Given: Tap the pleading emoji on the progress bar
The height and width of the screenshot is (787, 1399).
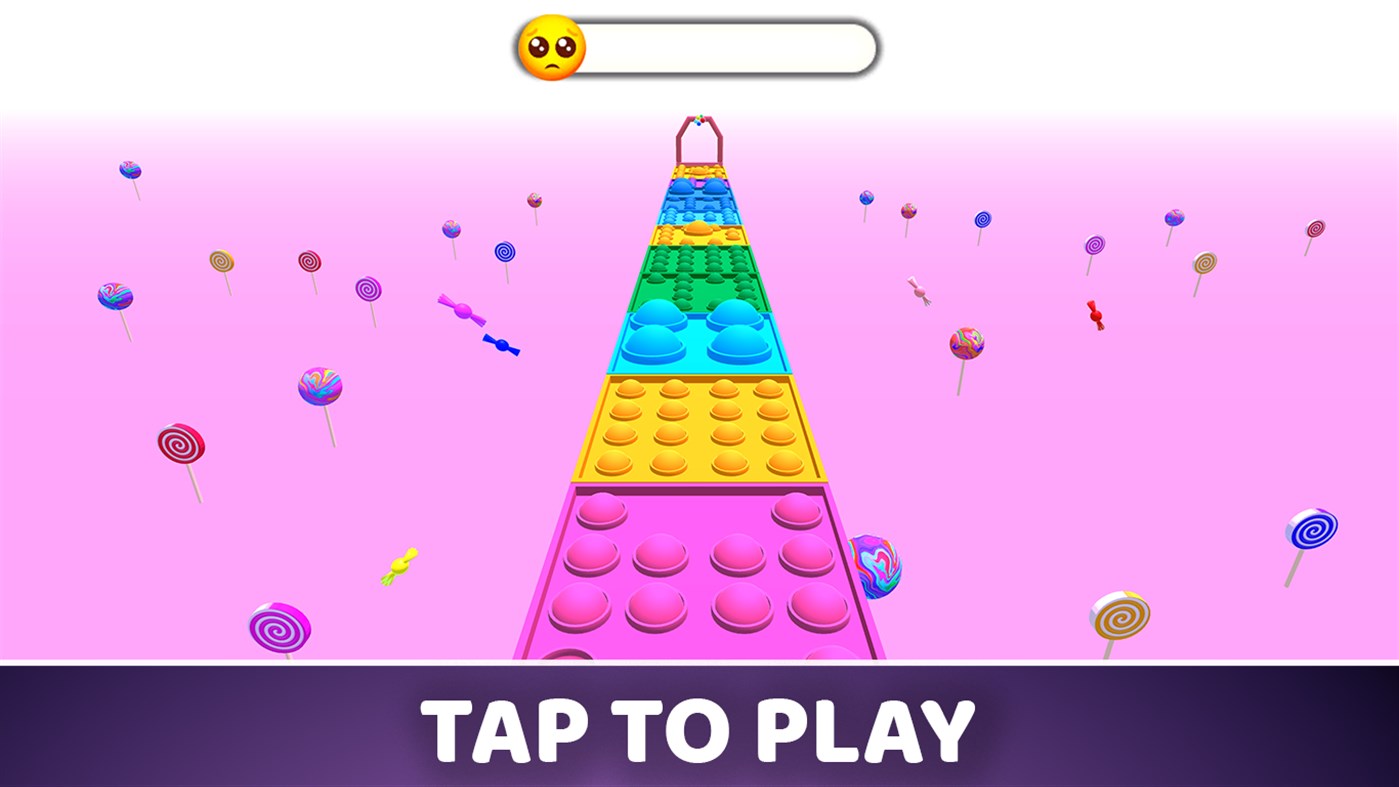Looking at the screenshot, I should pyautogui.click(x=551, y=46).
